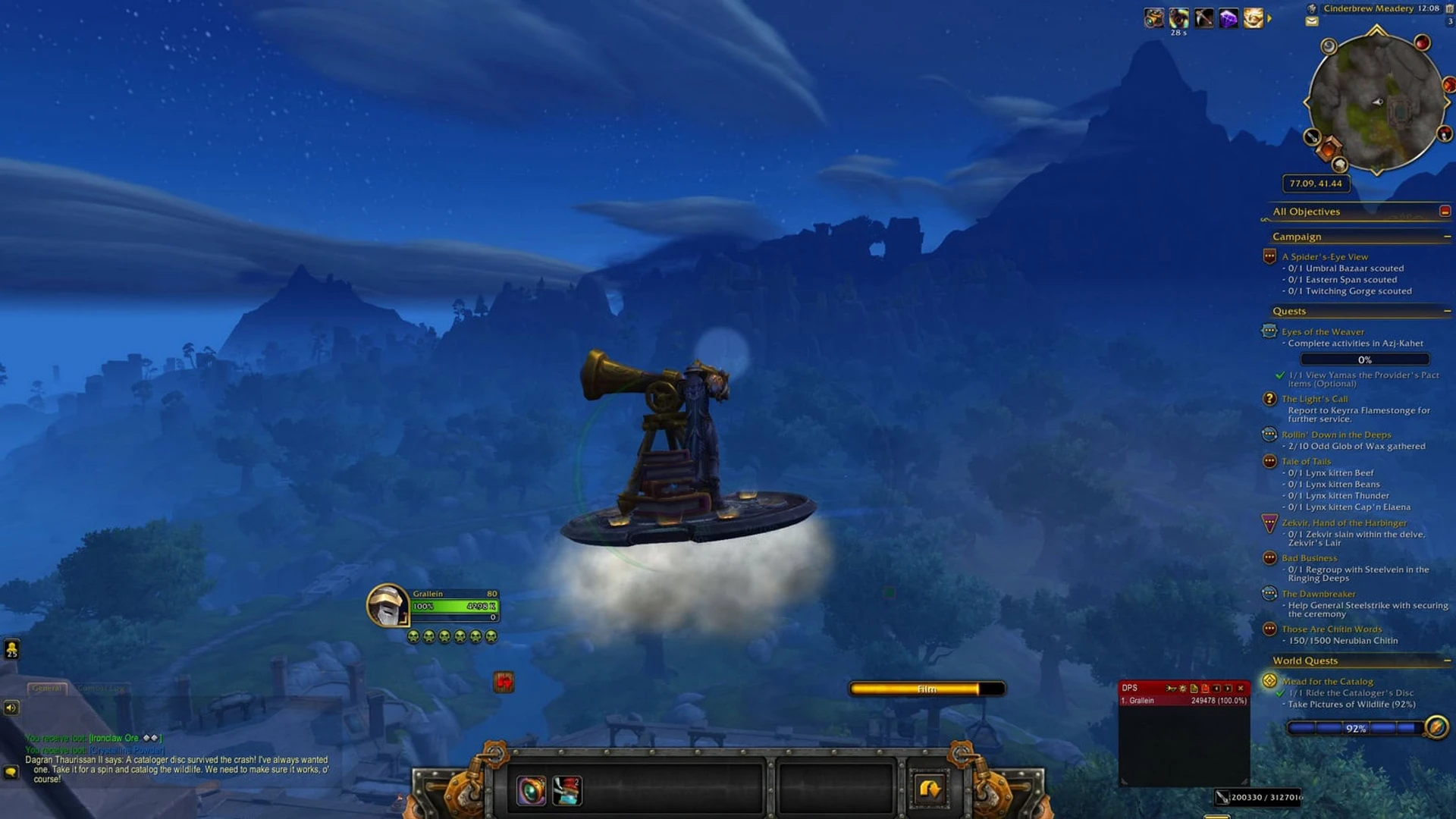
Task: Close the Recount DPS window
Action: pyautogui.click(x=1241, y=688)
